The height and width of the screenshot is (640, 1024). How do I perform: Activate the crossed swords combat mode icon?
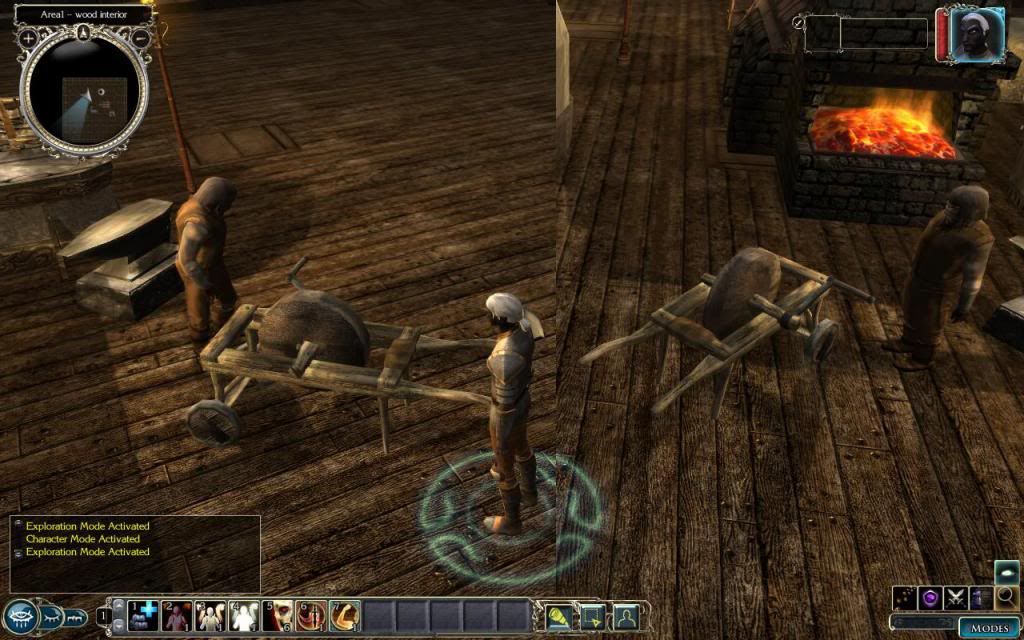(955, 598)
